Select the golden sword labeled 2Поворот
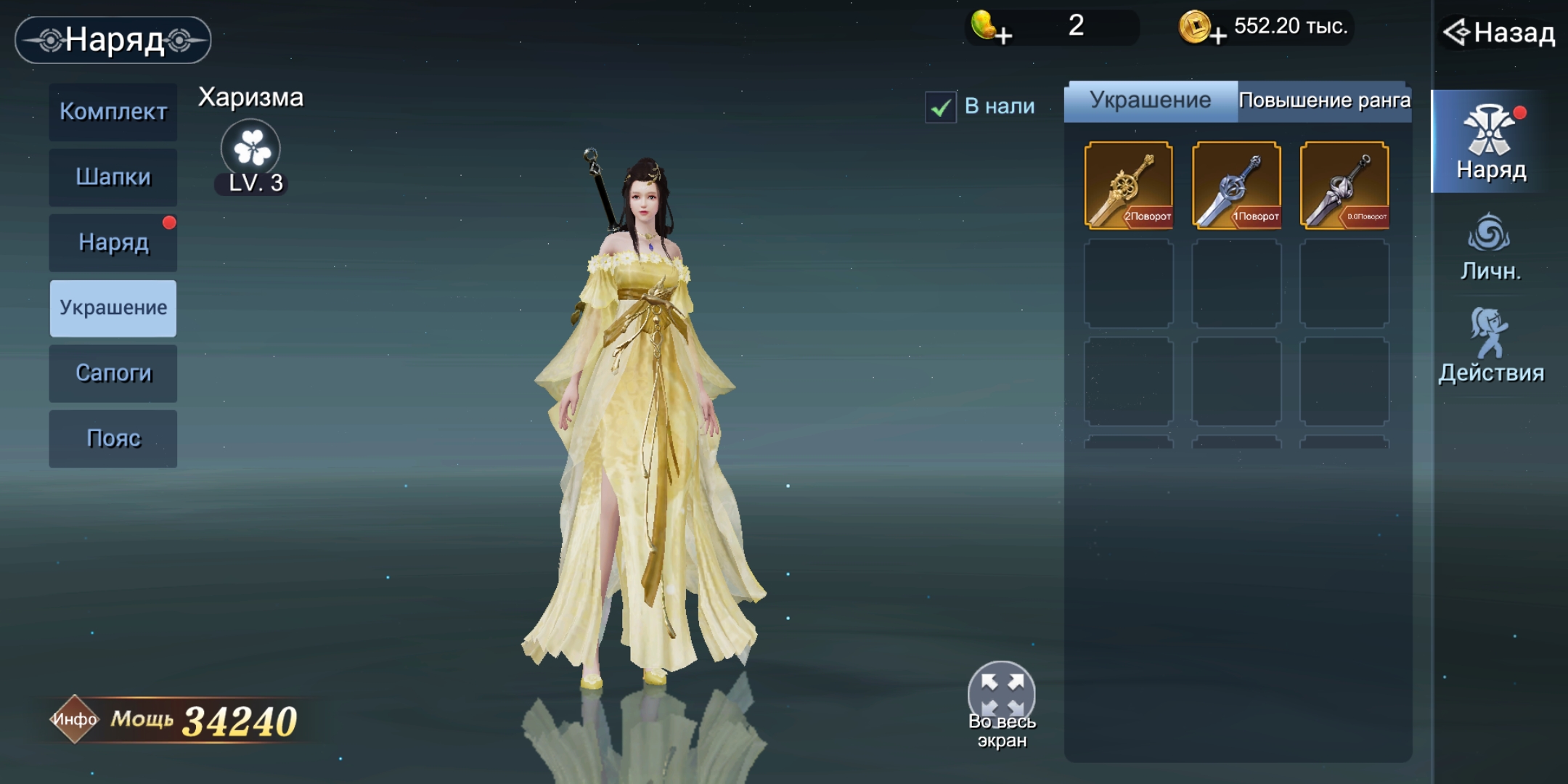Image resolution: width=1568 pixels, height=784 pixels. tap(1128, 186)
